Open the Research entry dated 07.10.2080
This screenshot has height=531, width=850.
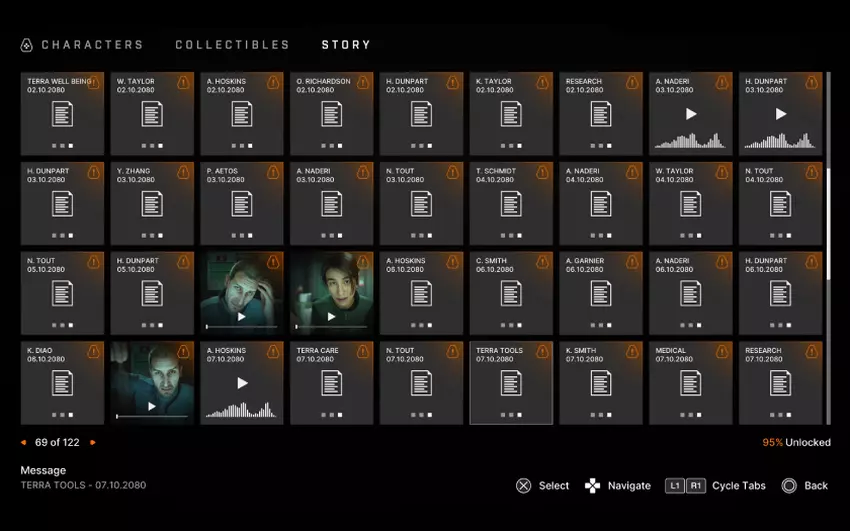781,383
